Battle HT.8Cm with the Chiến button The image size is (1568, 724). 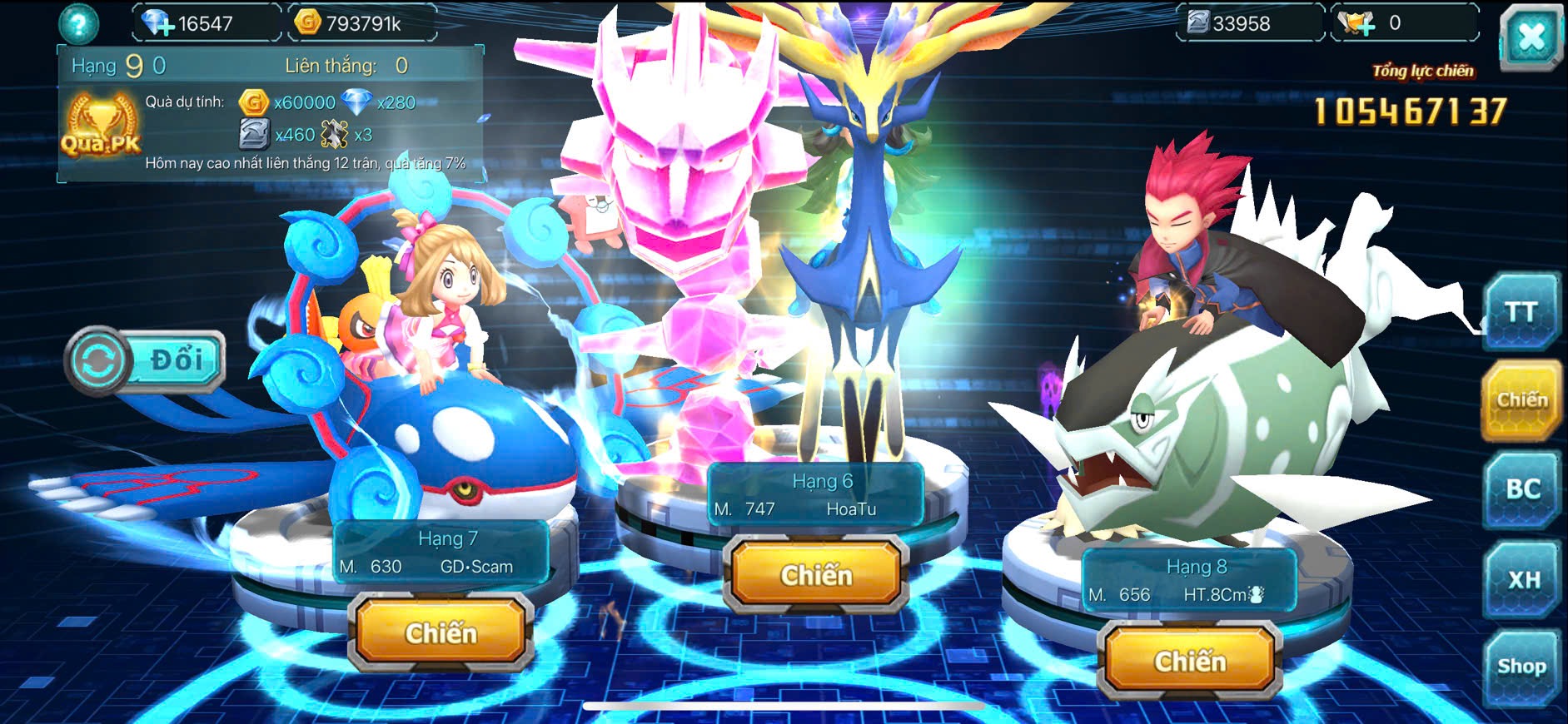(x=1189, y=662)
